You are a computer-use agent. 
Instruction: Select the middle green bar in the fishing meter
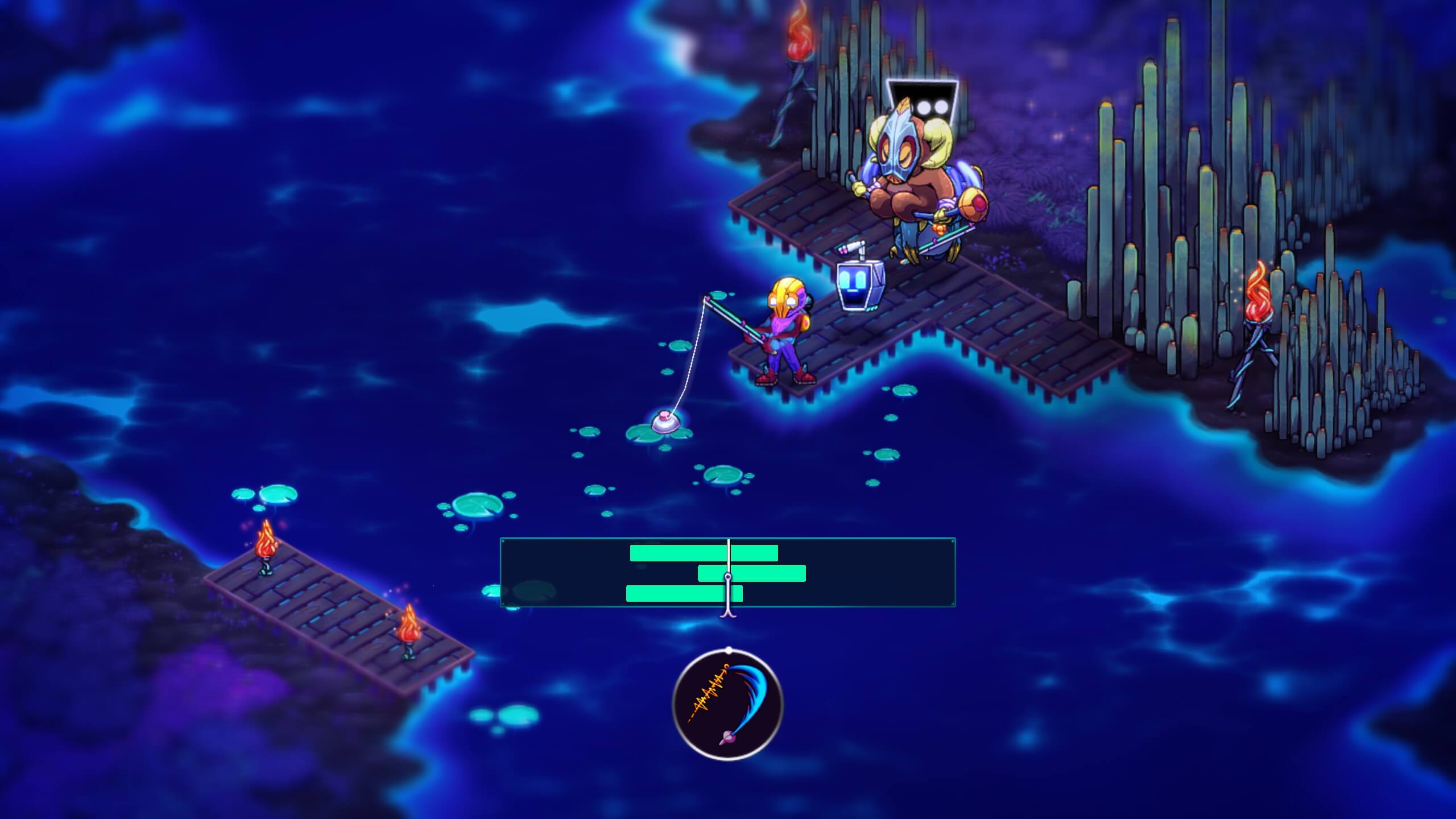(751, 573)
